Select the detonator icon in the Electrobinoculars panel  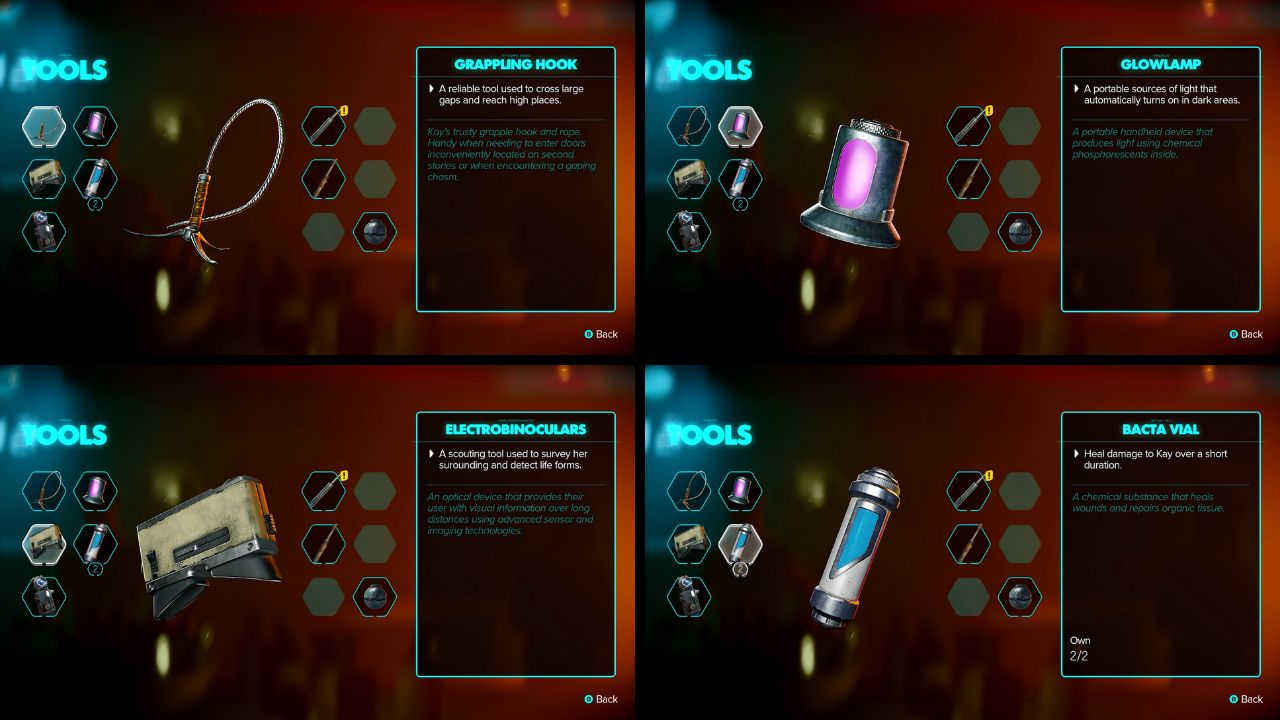(377, 596)
